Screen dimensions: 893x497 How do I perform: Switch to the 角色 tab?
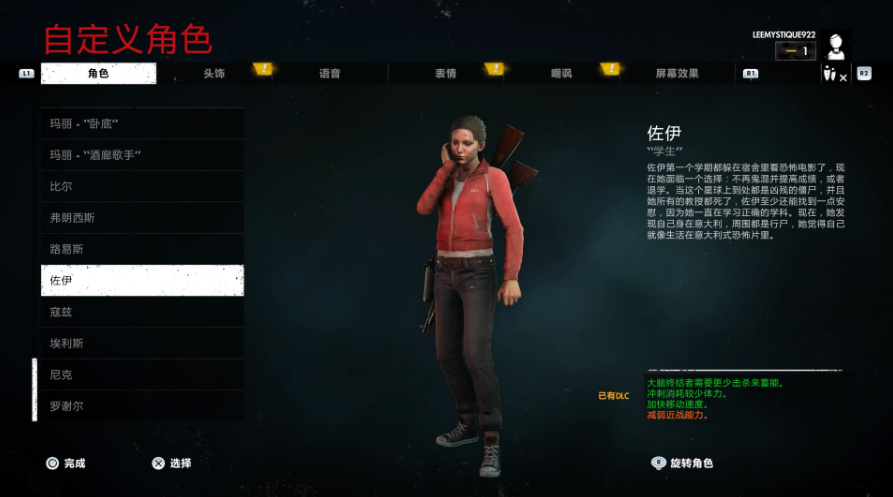click(x=98, y=73)
